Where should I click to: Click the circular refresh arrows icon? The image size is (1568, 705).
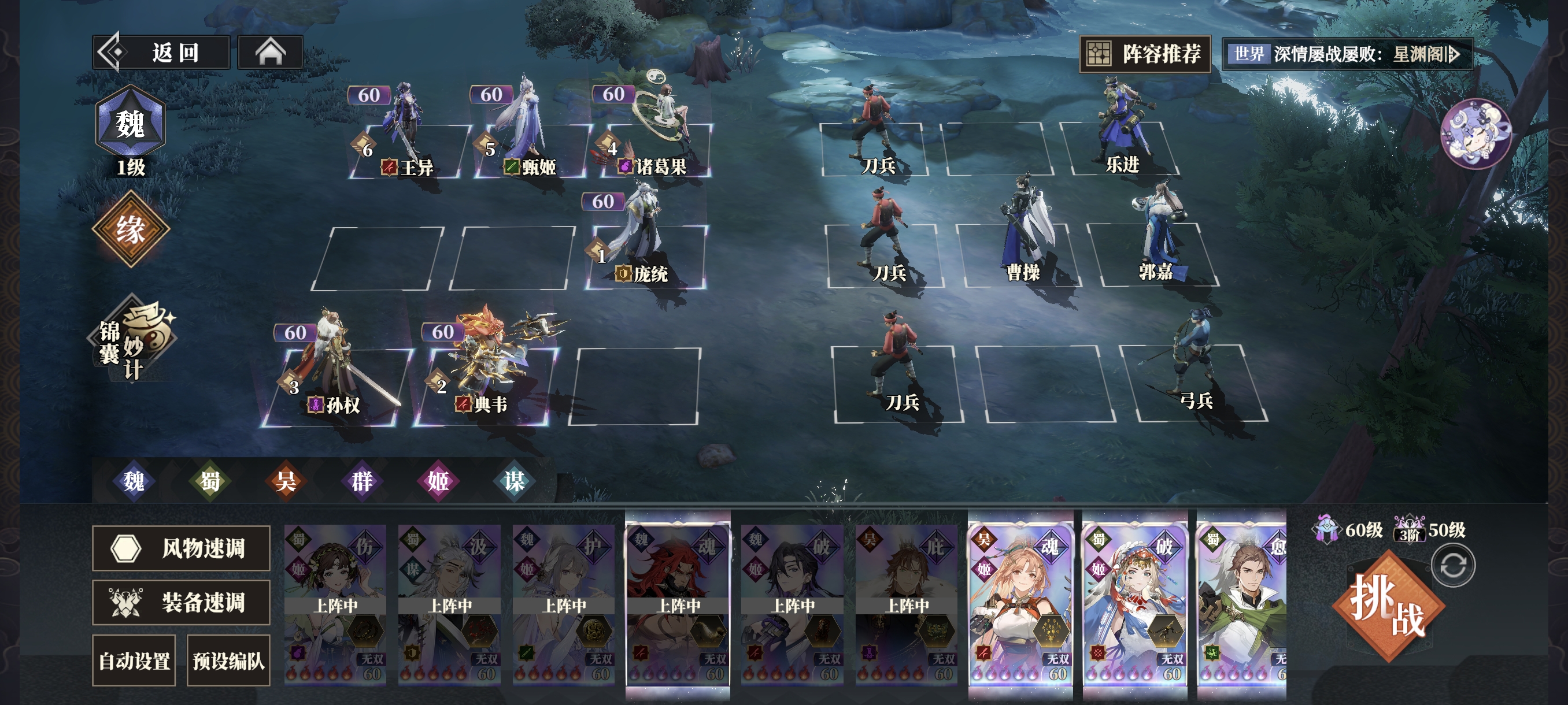(1453, 566)
